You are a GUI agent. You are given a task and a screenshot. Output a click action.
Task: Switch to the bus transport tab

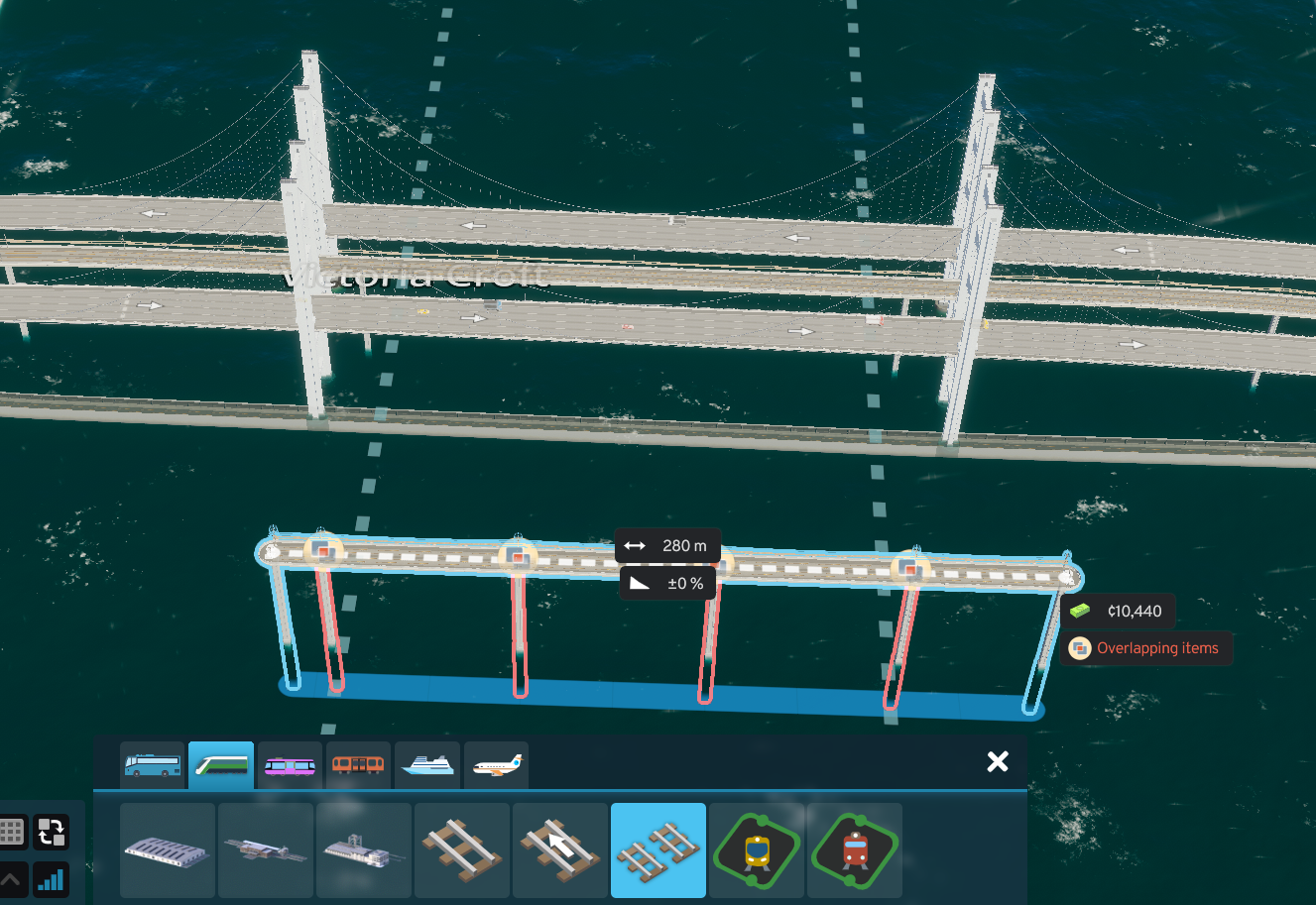(x=152, y=764)
